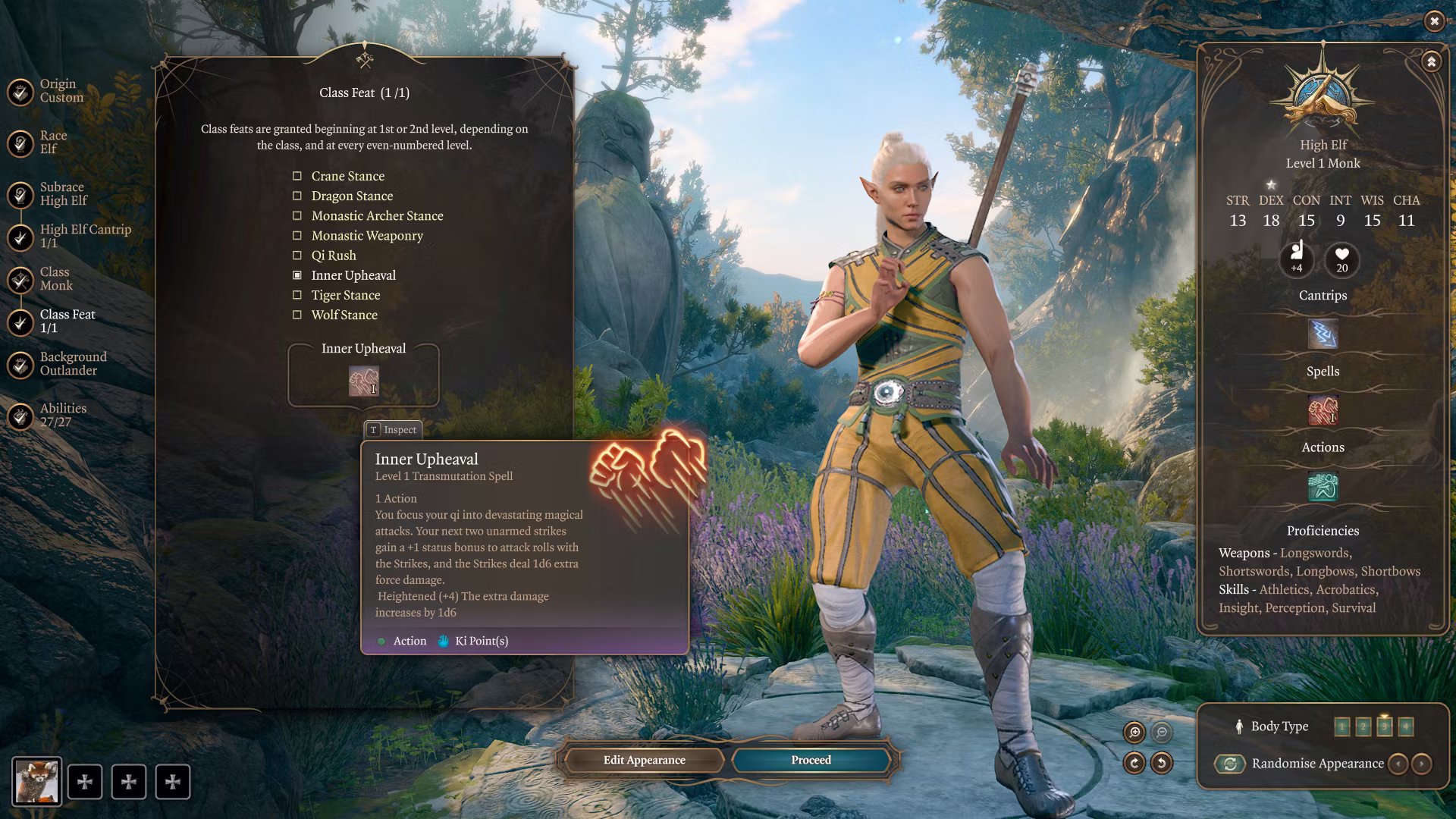Screen dimensions: 1456x819
Task: Select the Crane Stance class feat
Action: pos(347,176)
